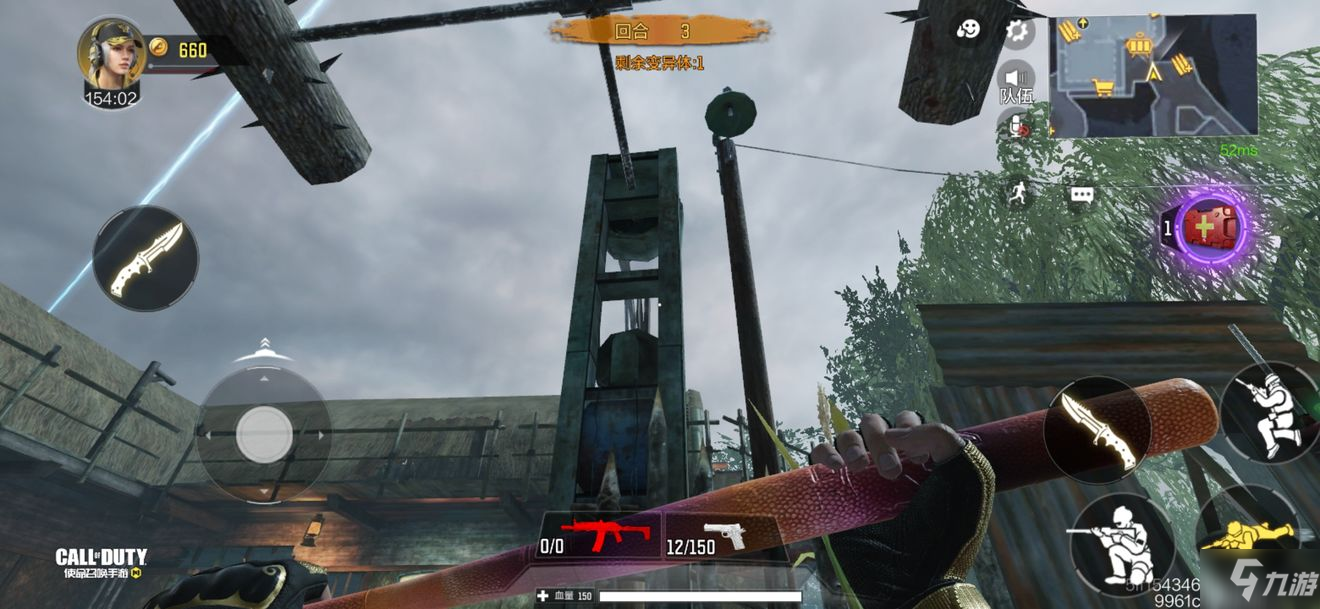Screen dimensions: 1320x609
Task: Switch to the pistol weapon slot
Action: click(x=722, y=536)
